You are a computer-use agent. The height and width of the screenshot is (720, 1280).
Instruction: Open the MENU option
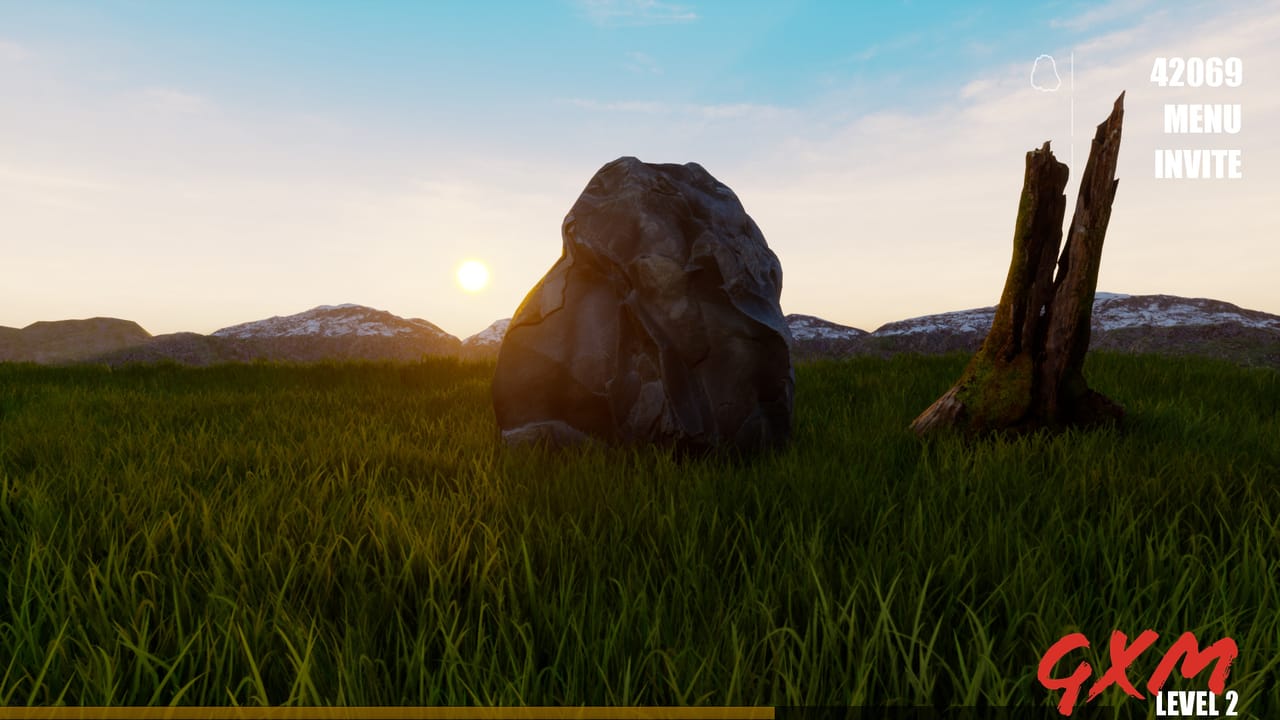click(x=1203, y=119)
